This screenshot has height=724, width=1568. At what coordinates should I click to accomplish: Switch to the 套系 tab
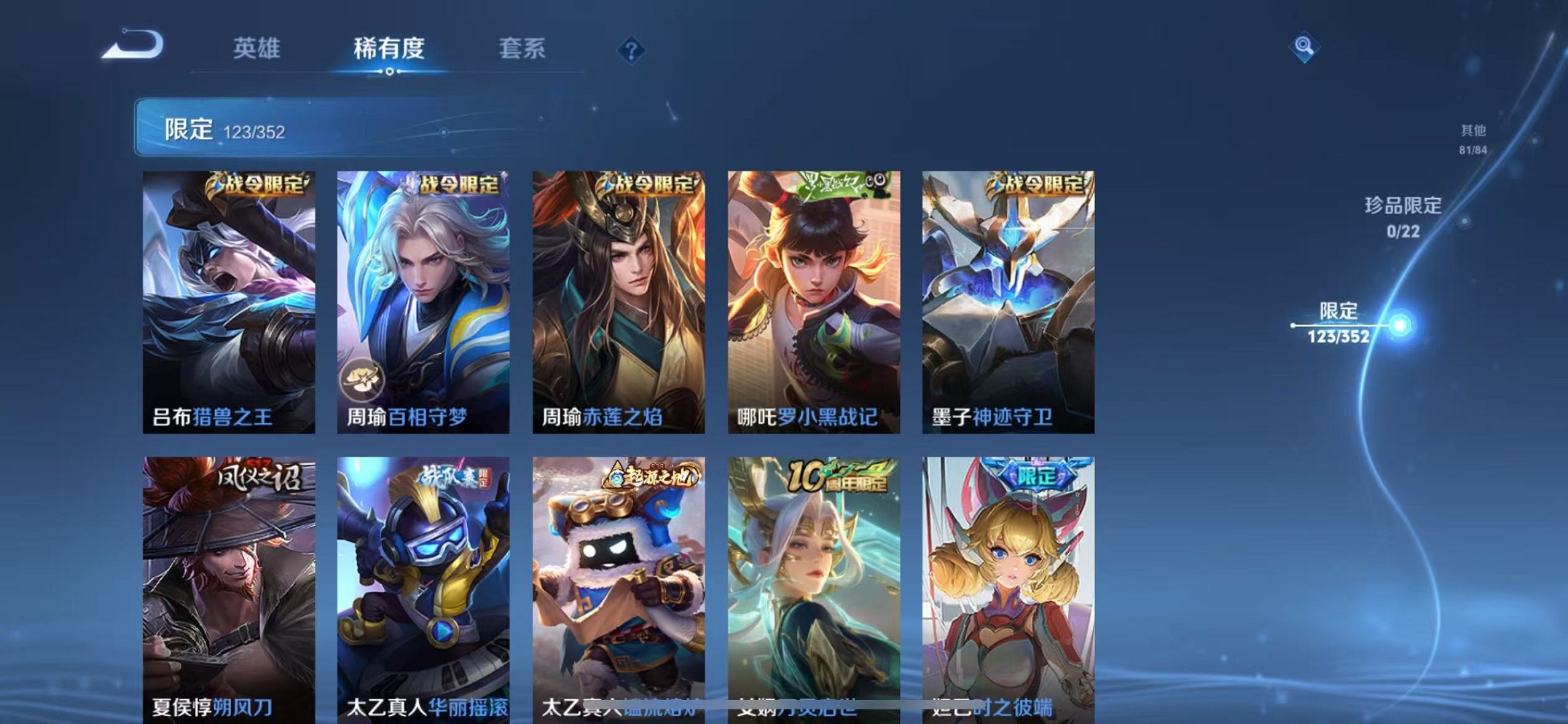[522, 48]
